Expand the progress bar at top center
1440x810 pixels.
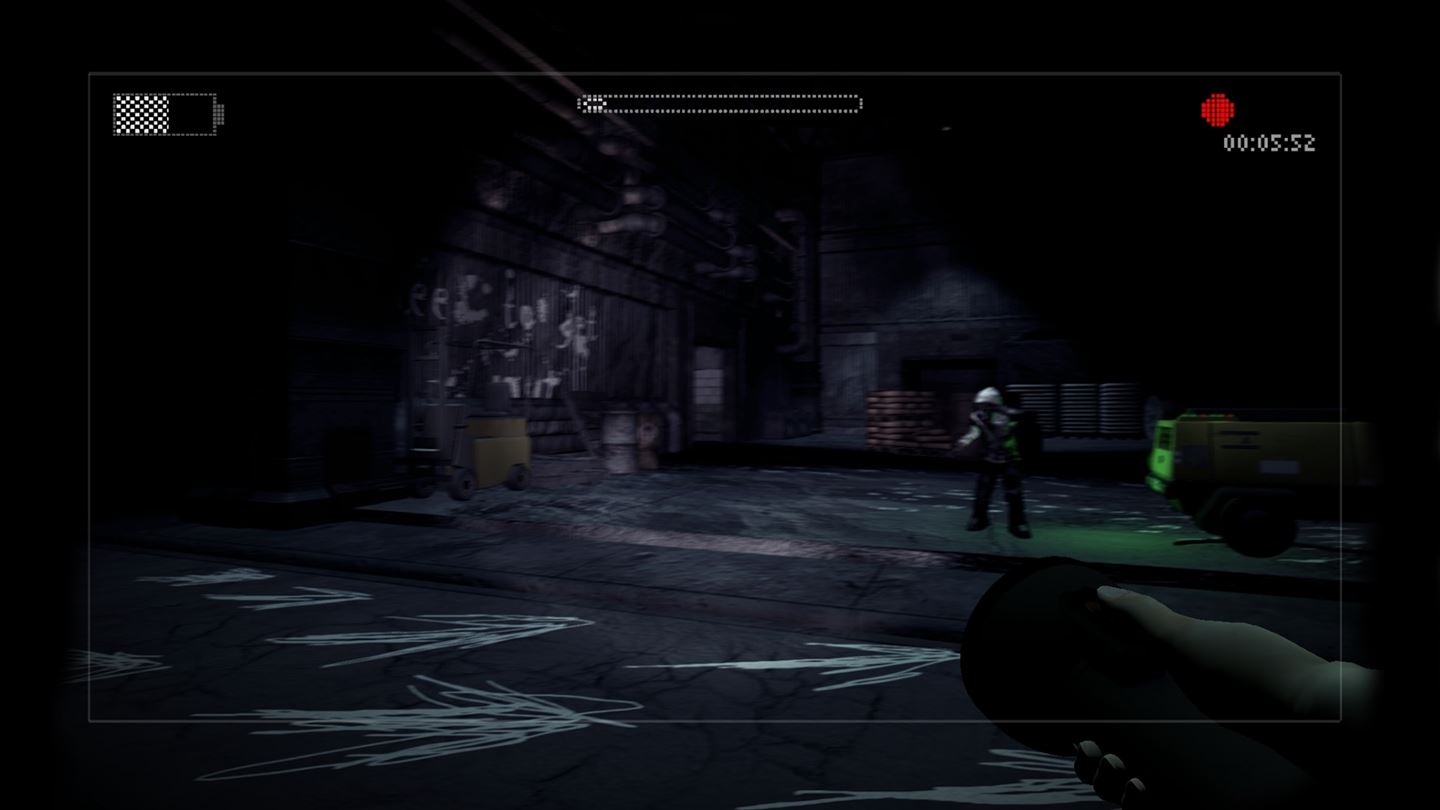click(x=720, y=102)
